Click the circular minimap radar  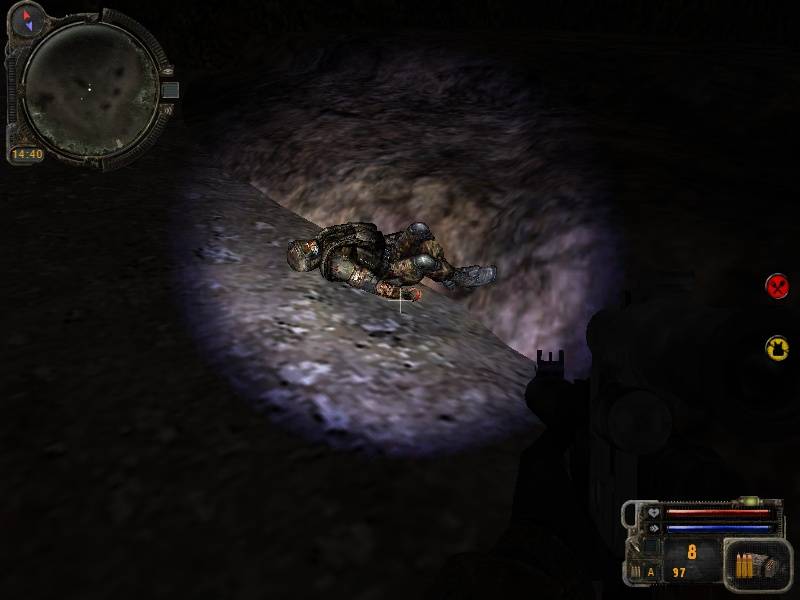click(x=90, y=87)
